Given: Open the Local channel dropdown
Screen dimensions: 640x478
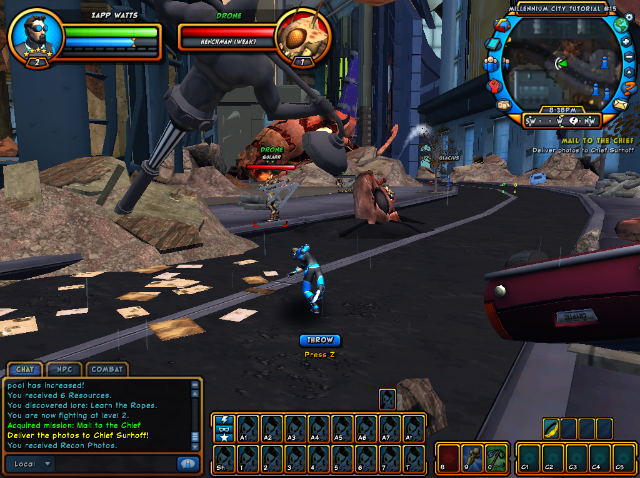Looking at the screenshot, I should 44,463.
